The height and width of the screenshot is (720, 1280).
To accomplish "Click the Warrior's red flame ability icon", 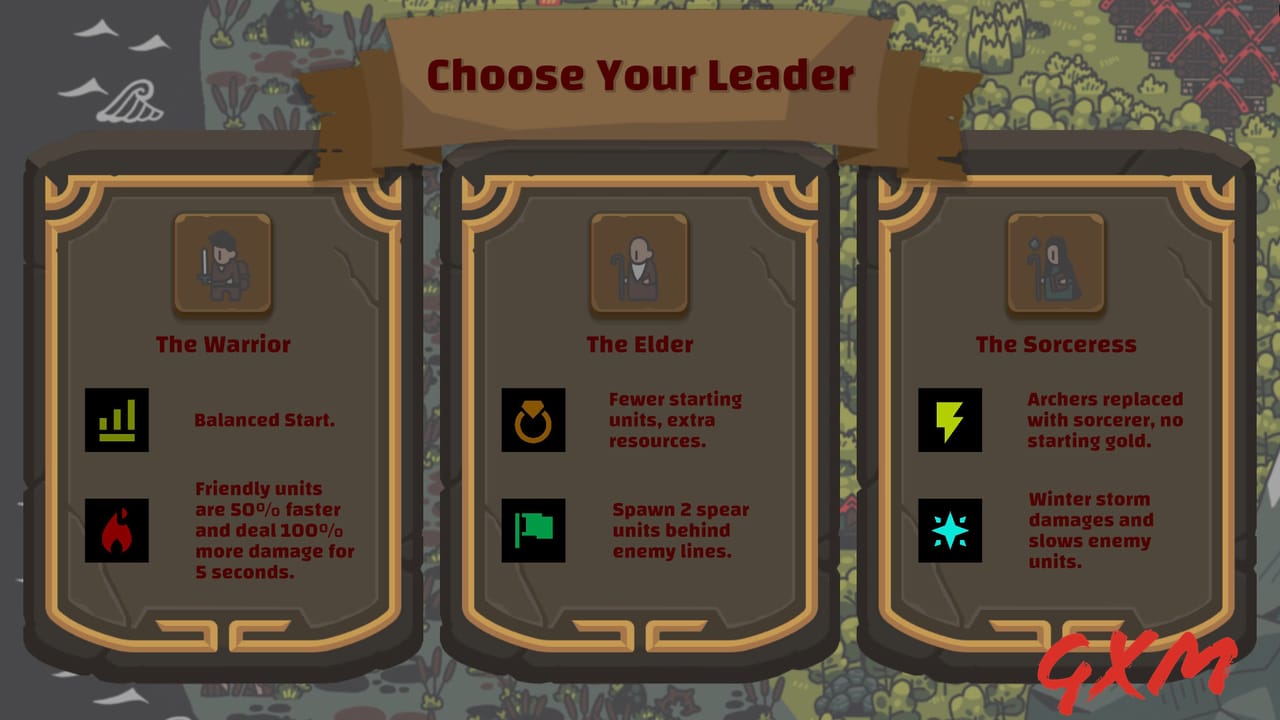I will click(117, 531).
